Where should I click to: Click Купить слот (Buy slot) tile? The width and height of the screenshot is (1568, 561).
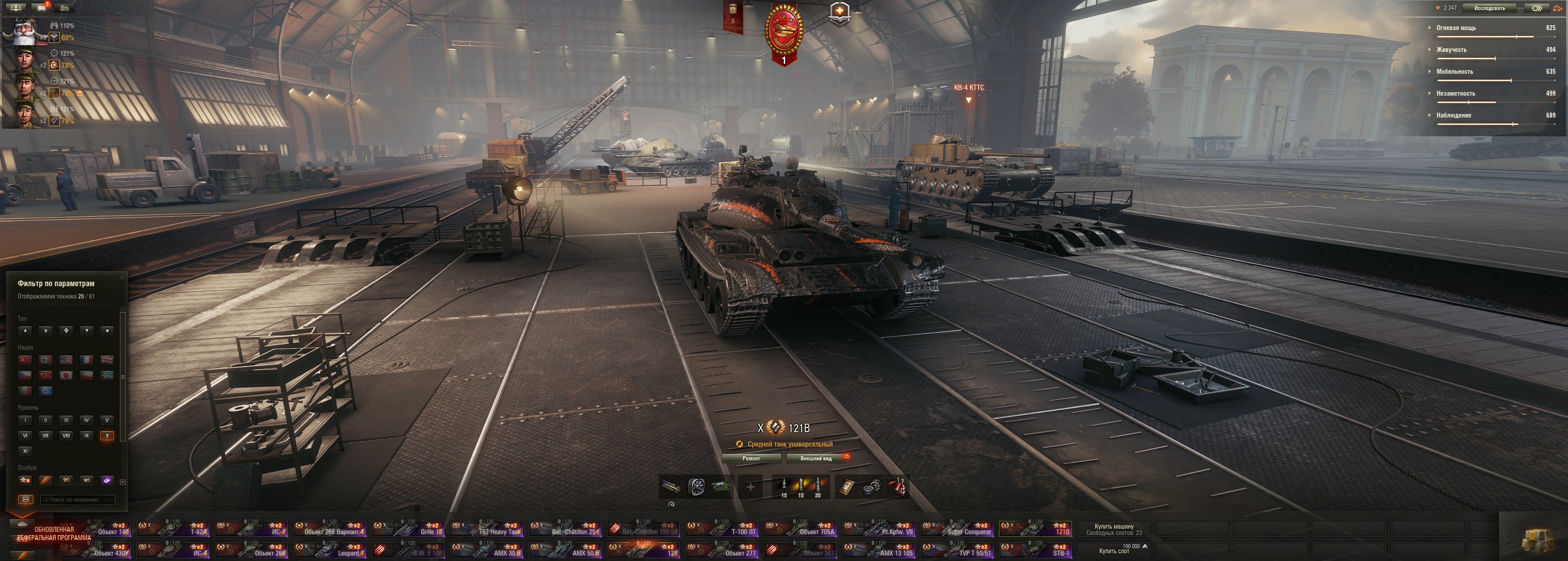[1113, 550]
